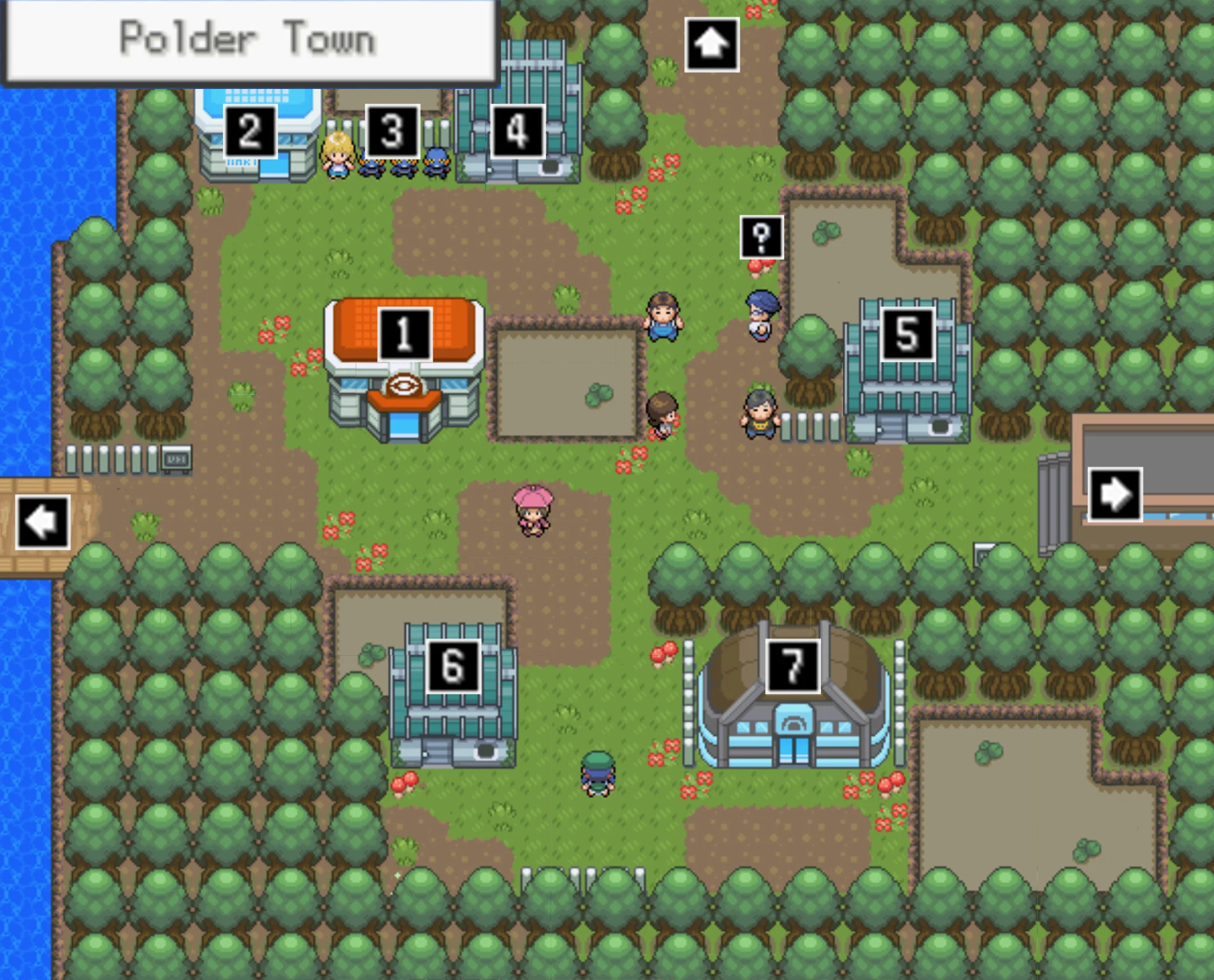Choose the number 7 marker
The height and width of the screenshot is (980, 1214).
click(x=793, y=666)
